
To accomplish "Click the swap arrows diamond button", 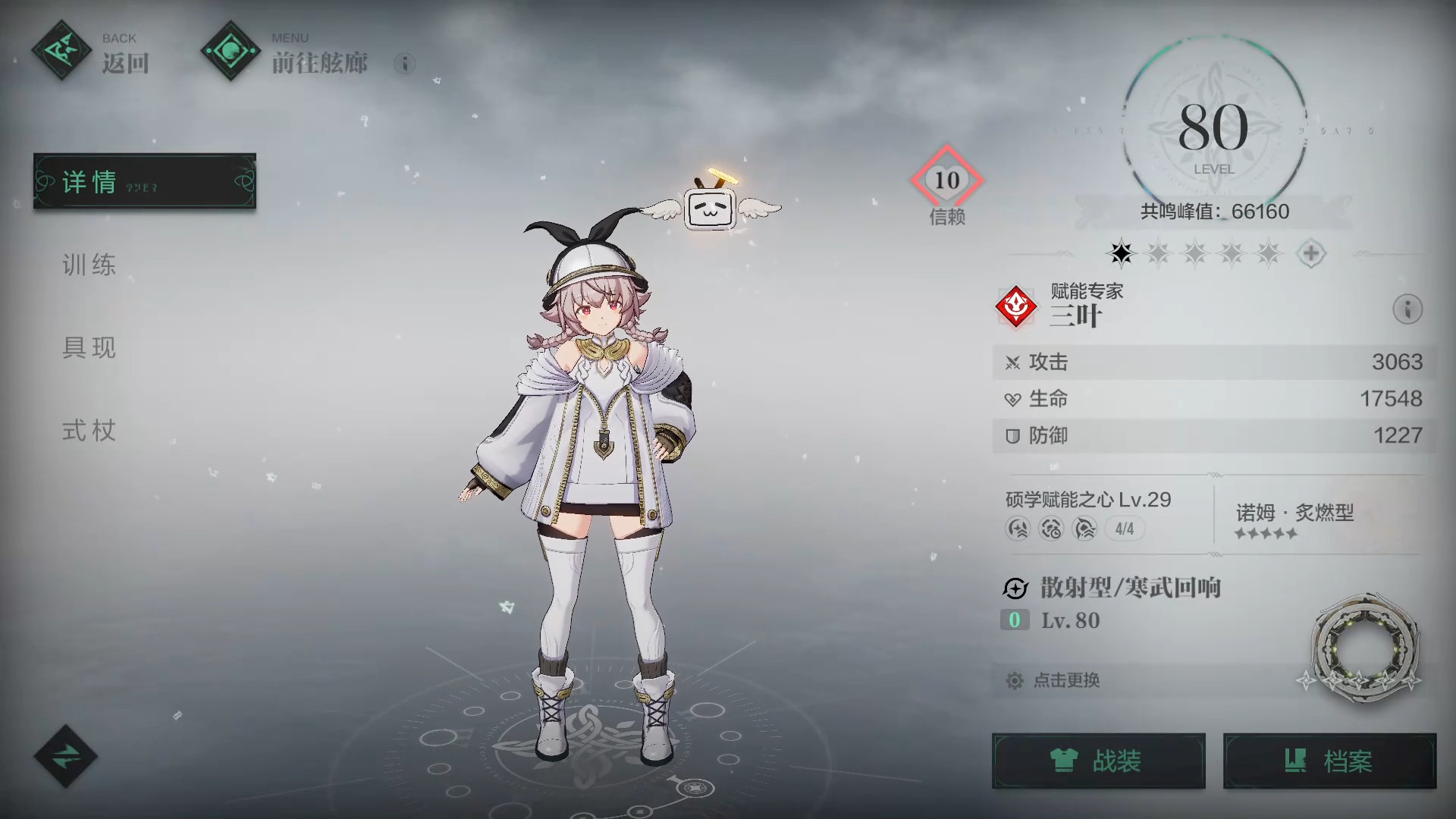I will click(66, 756).
